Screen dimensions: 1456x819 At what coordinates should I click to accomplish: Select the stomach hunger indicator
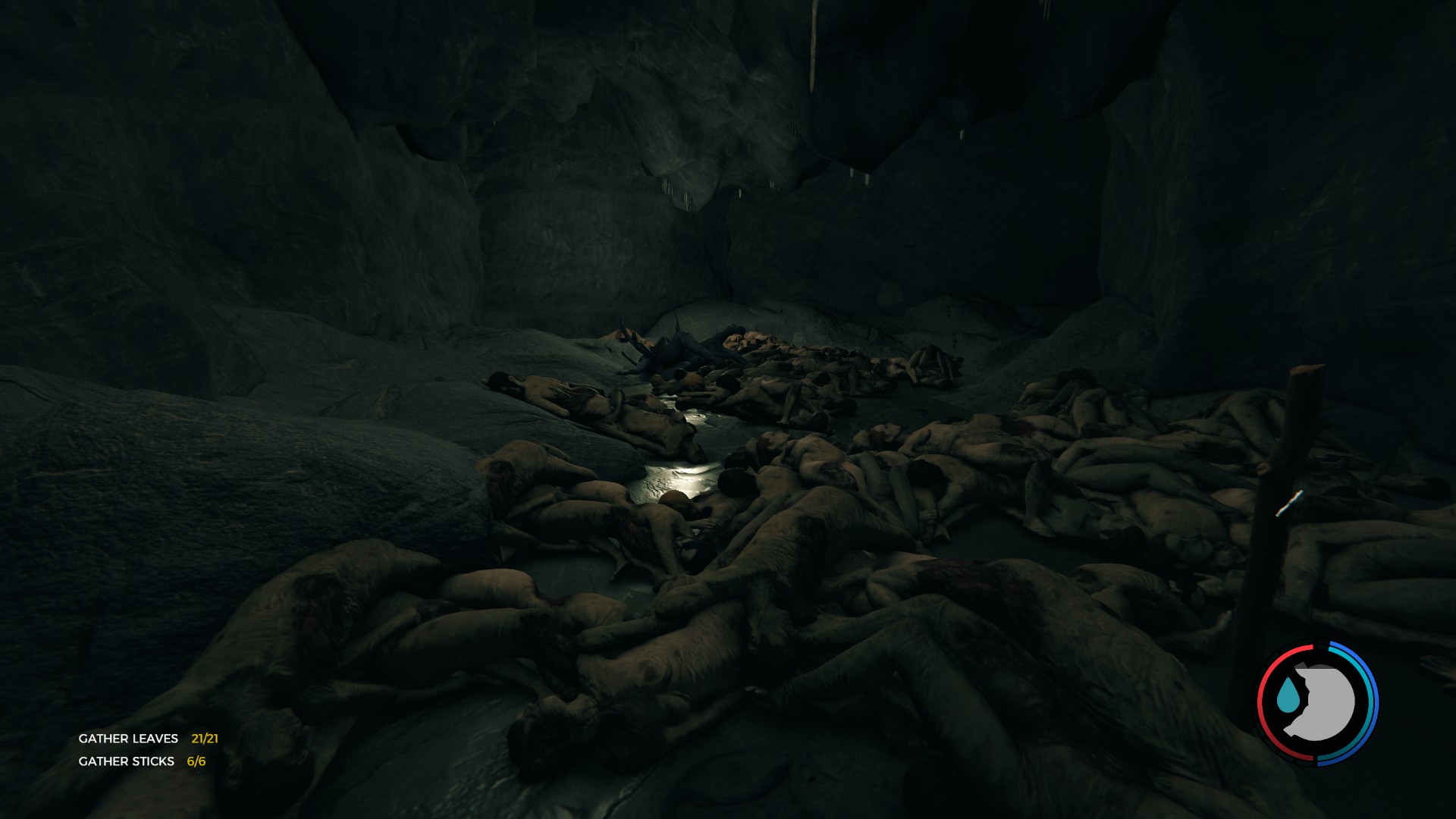click(1323, 703)
